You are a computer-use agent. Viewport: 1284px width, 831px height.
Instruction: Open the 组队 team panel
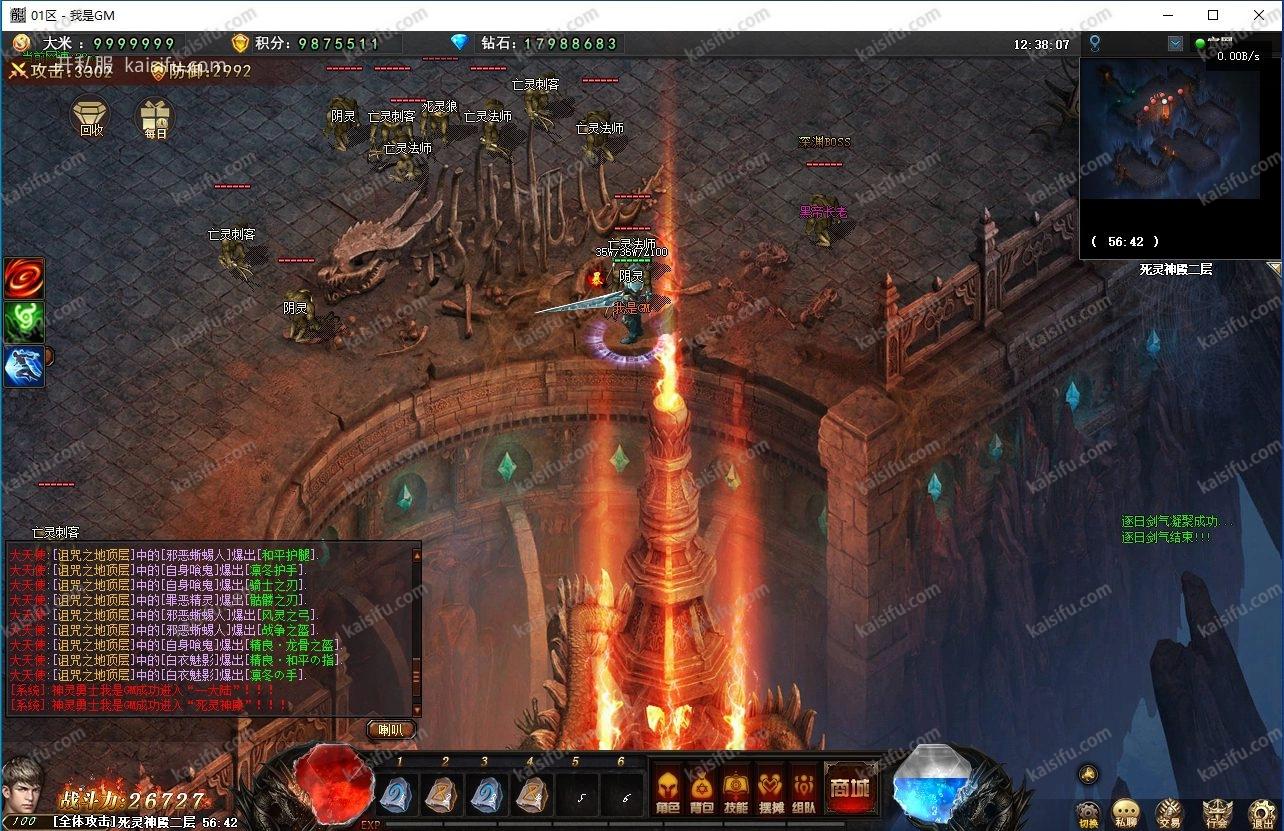803,790
